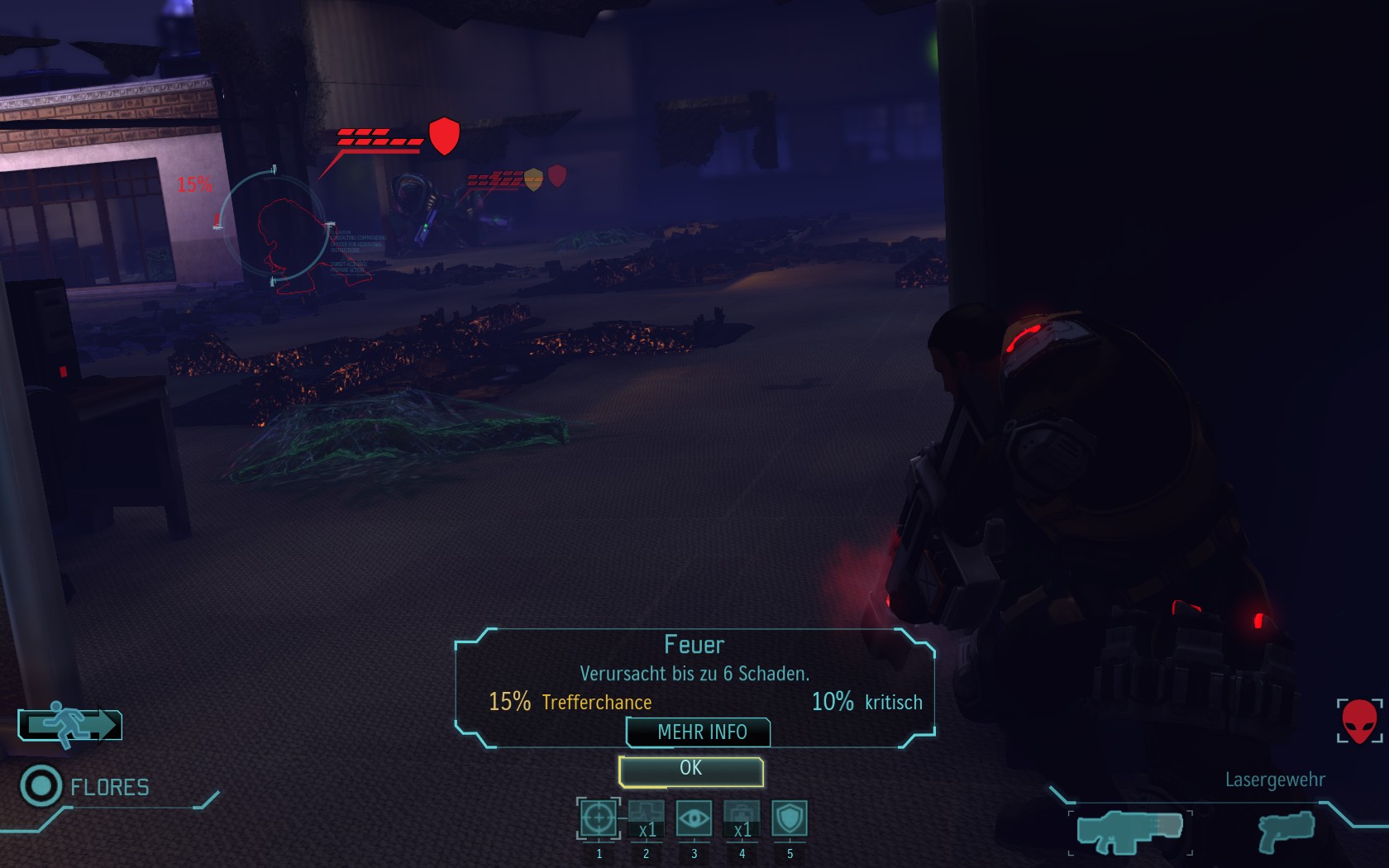Select the Lasergewehr rifle weapon
1389x868 pixels.
tap(1129, 832)
